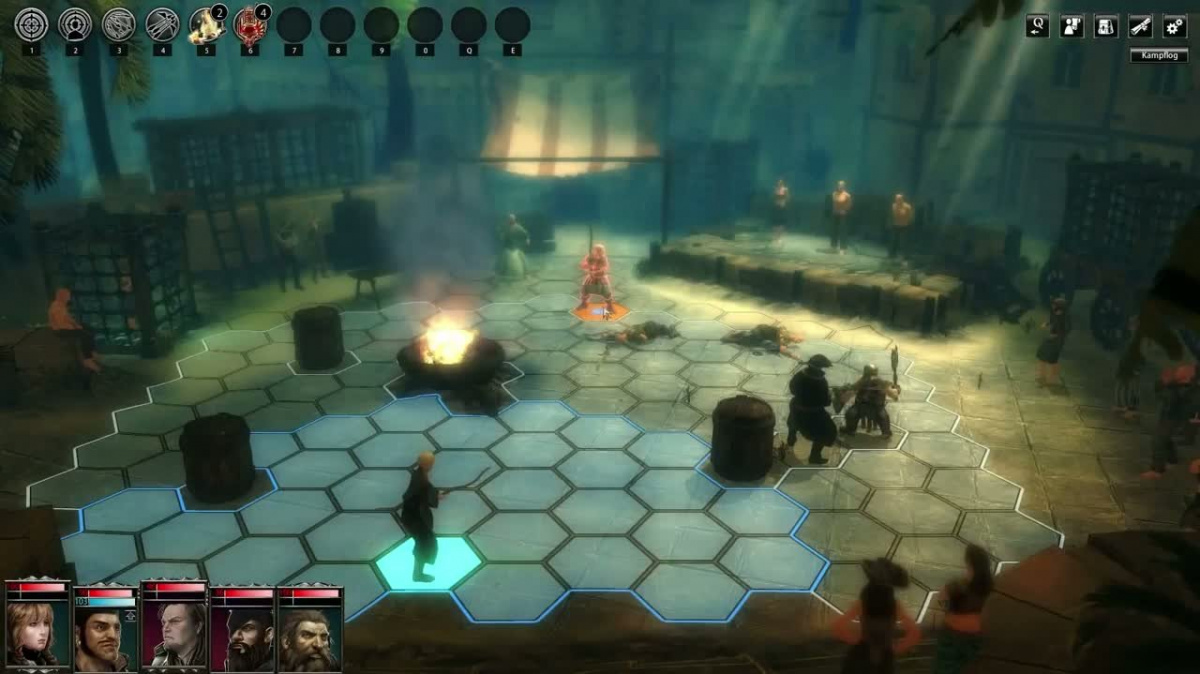Open the character sheet icon
The image size is (1200, 674).
pos(1072,26)
